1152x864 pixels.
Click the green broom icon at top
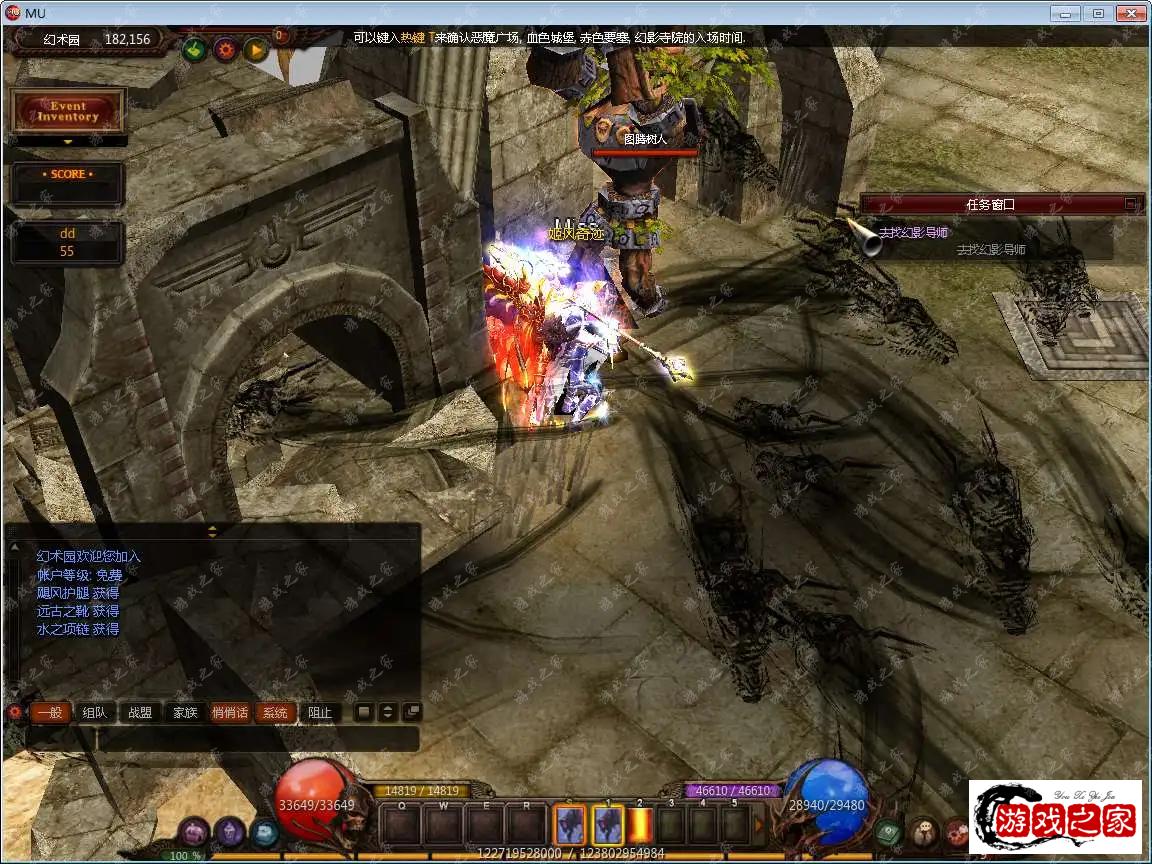(194, 49)
